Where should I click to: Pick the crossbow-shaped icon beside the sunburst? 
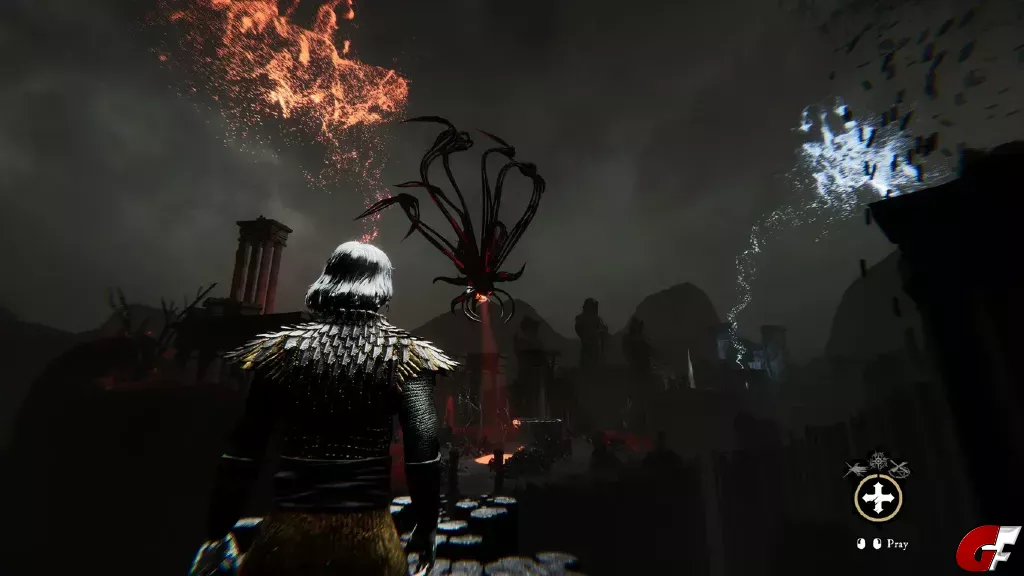pyautogui.click(x=898, y=467)
